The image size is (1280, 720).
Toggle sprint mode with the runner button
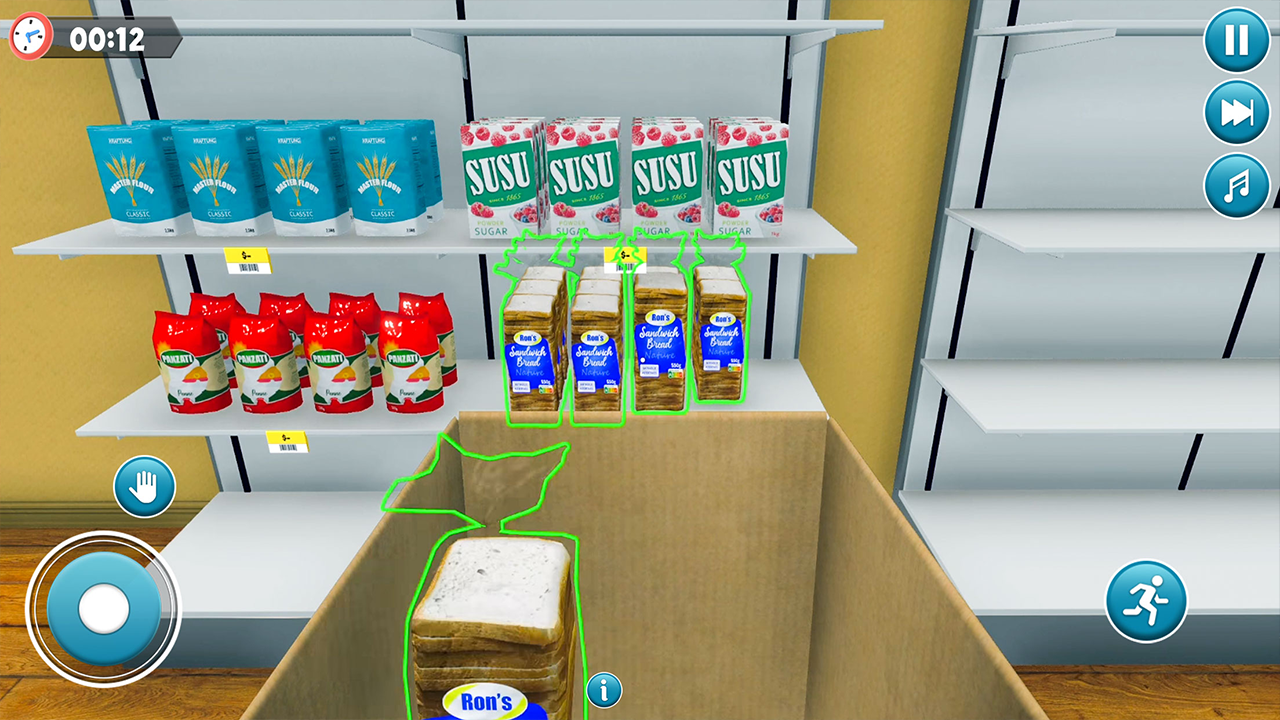click(x=1148, y=598)
